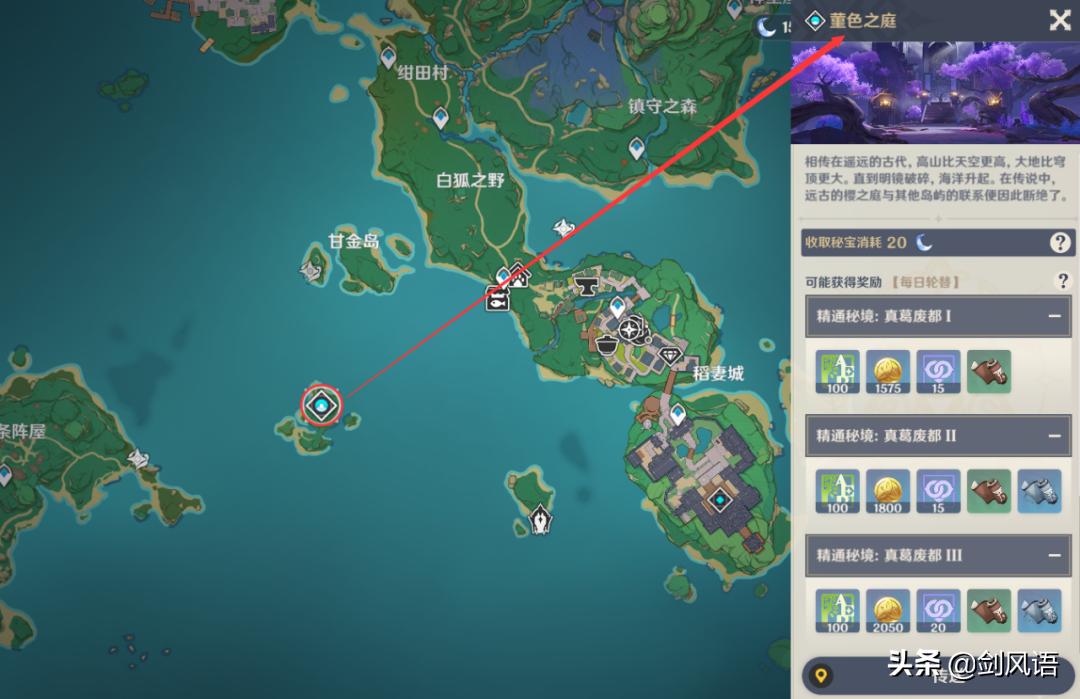The image size is (1080, 699).
Task: Select the cooking pot map marker
Action: 606,344
